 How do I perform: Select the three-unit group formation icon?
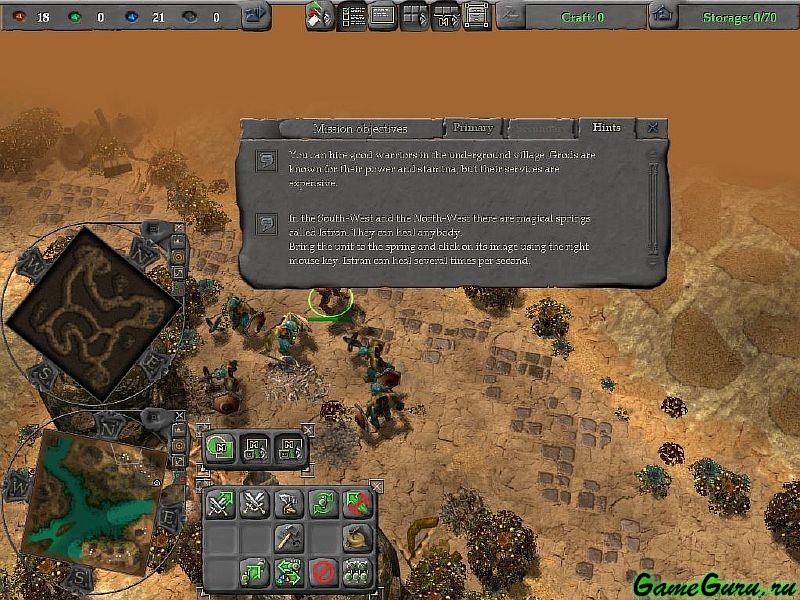[357, 573]
